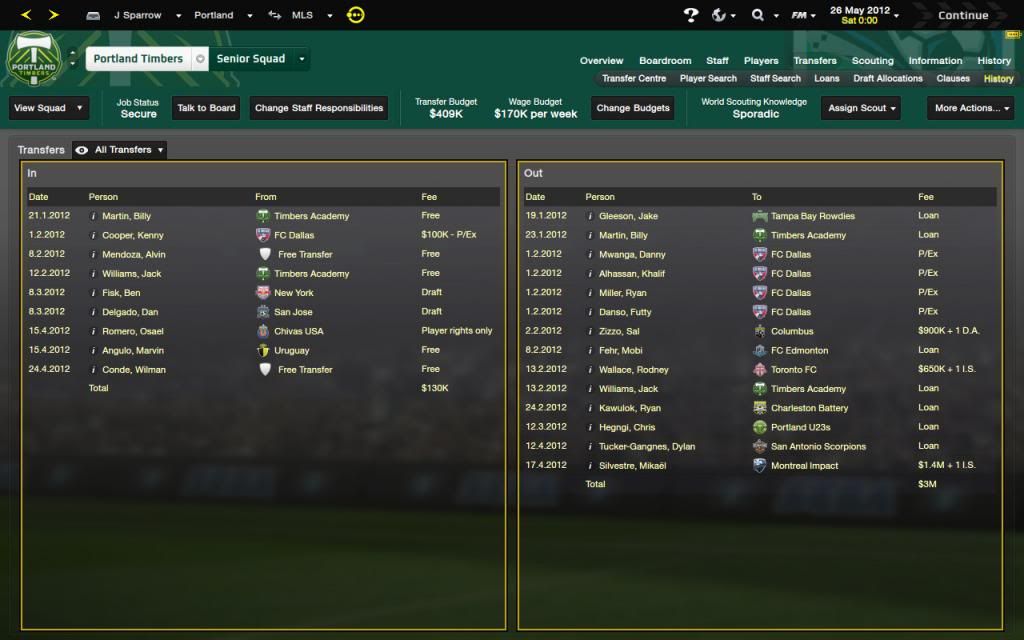Open the help question mark menu
Image resolution: width=1024 pixels, height=640 pixels.
pos(690,15)
